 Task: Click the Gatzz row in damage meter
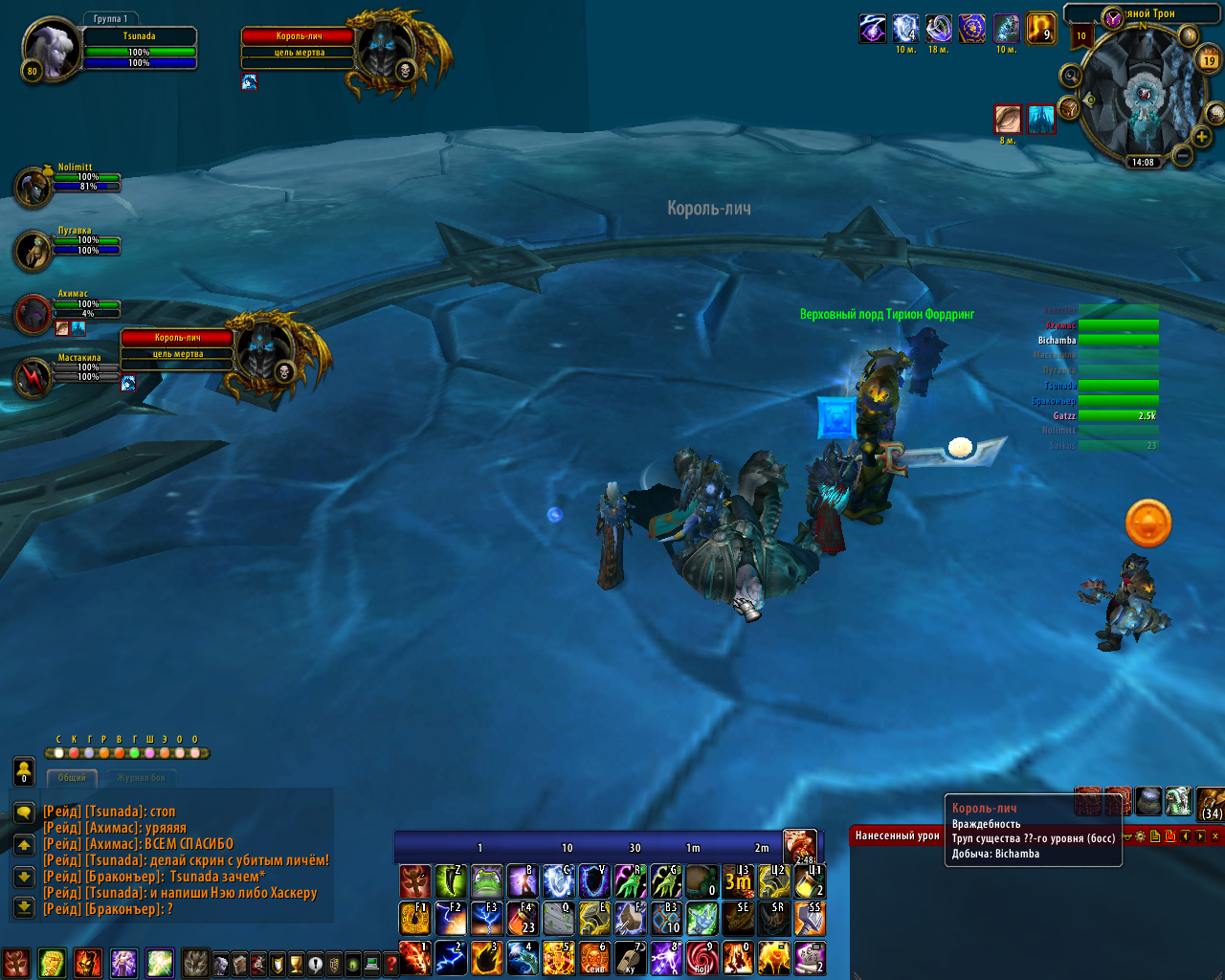pyautogui.click(x=1099, y=415)
